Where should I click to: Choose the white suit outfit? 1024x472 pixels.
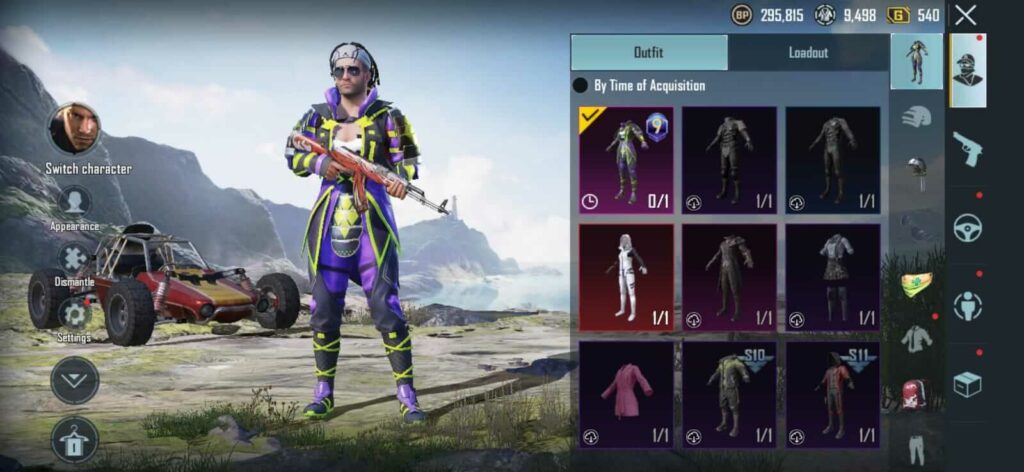pyautogui.click(x=626, y=277)
